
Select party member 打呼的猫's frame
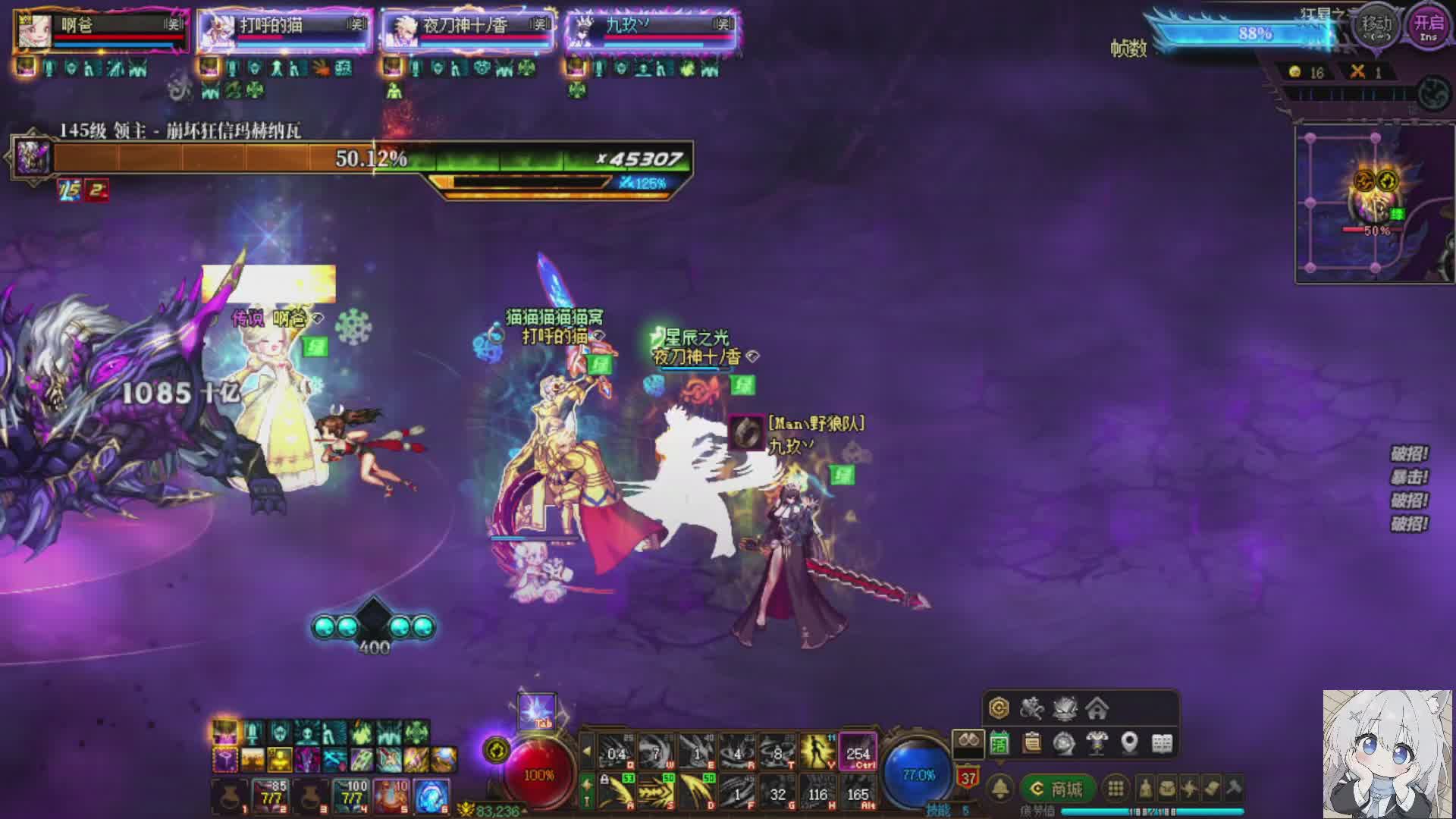[x=284, y=32]
